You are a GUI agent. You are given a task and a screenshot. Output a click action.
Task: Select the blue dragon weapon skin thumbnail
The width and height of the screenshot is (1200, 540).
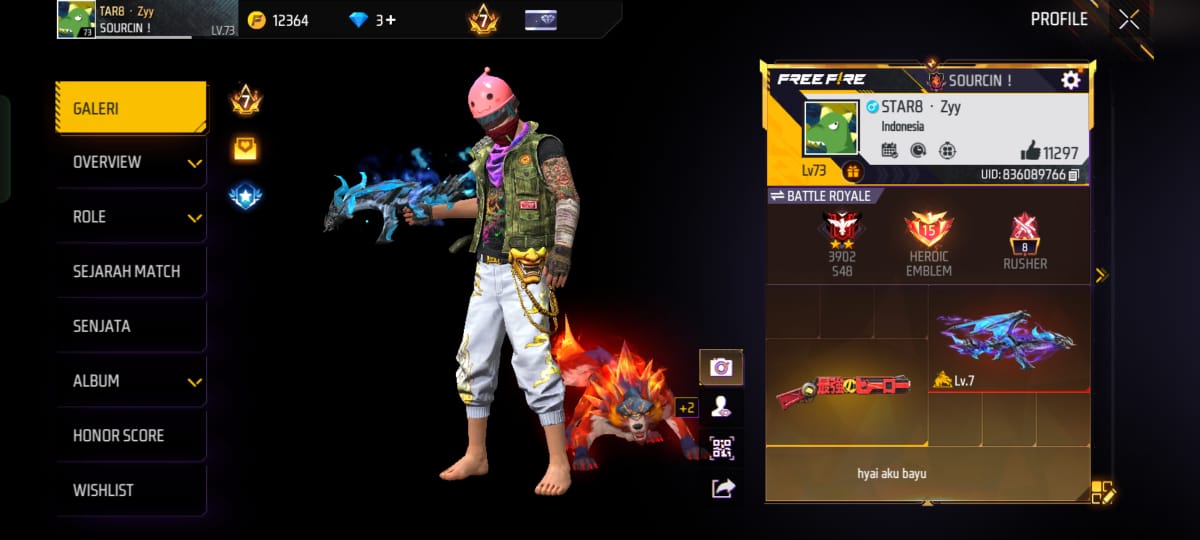coord(1006,340)
